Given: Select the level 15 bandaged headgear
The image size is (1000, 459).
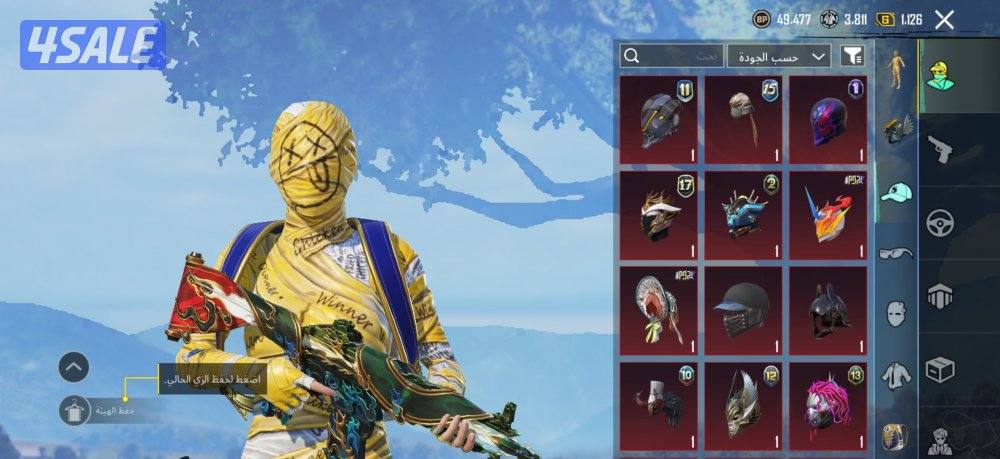Looking at the screenshot, I should point(743,120).
